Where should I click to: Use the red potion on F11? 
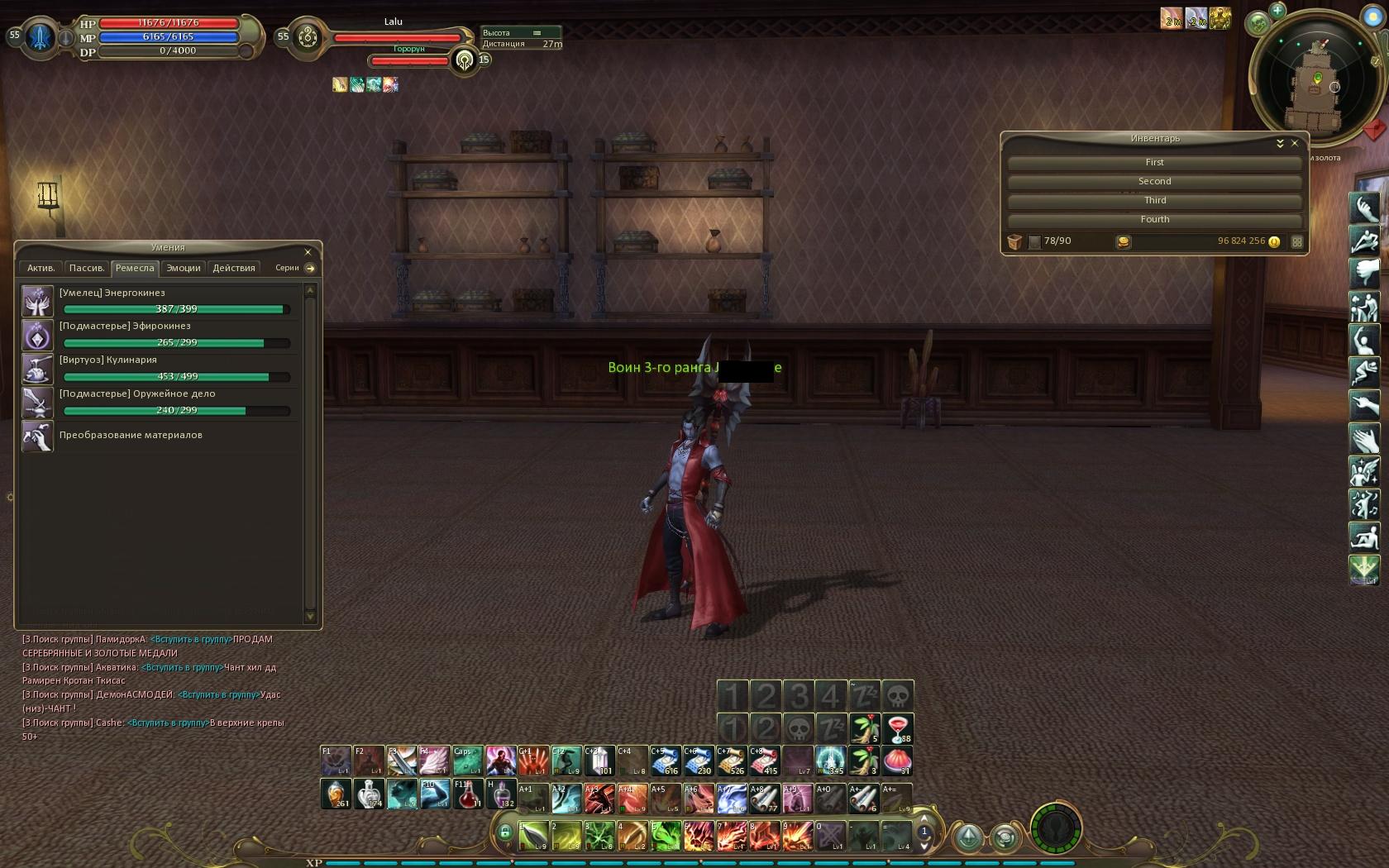point(468,794)
